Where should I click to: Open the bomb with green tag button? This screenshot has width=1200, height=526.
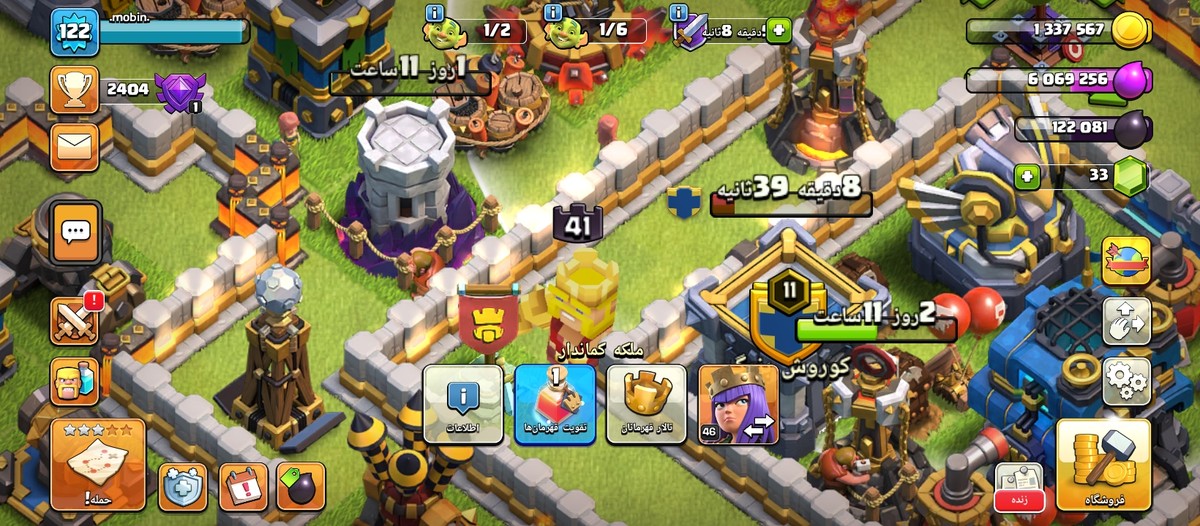pyautogui.click(x=301, y=486)
